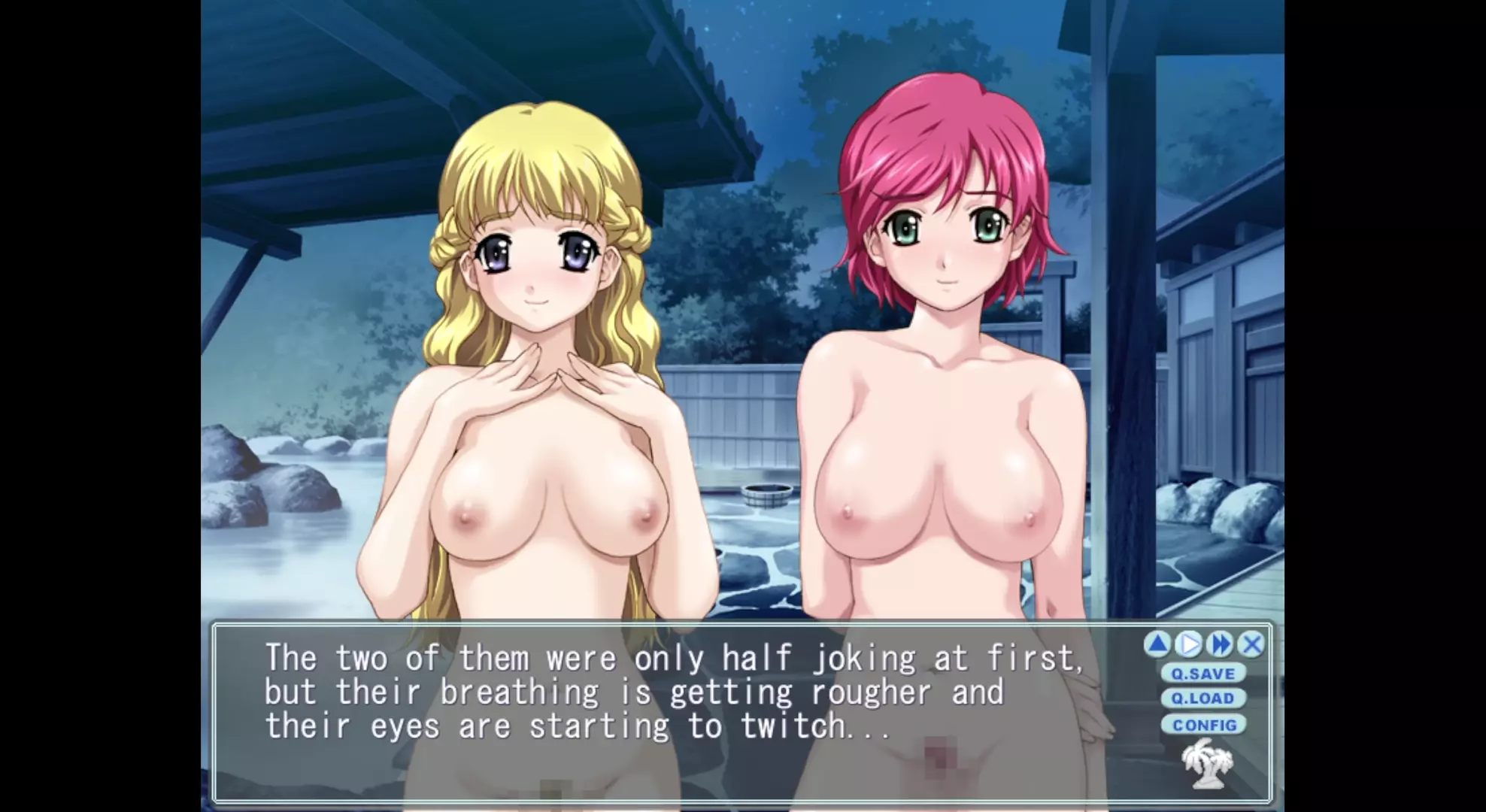Open the CONFIG settings
The height and width of the screenshot is (812, 1486).
pyautogui.click(x=1204, y=725)
